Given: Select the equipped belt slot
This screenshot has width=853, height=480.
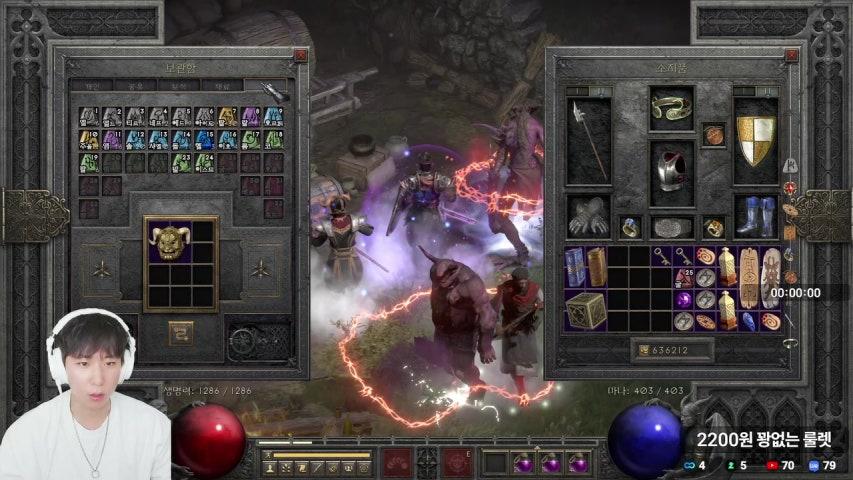Looking at the screenshot, I should pyautogui.click(x=672, y=227).
